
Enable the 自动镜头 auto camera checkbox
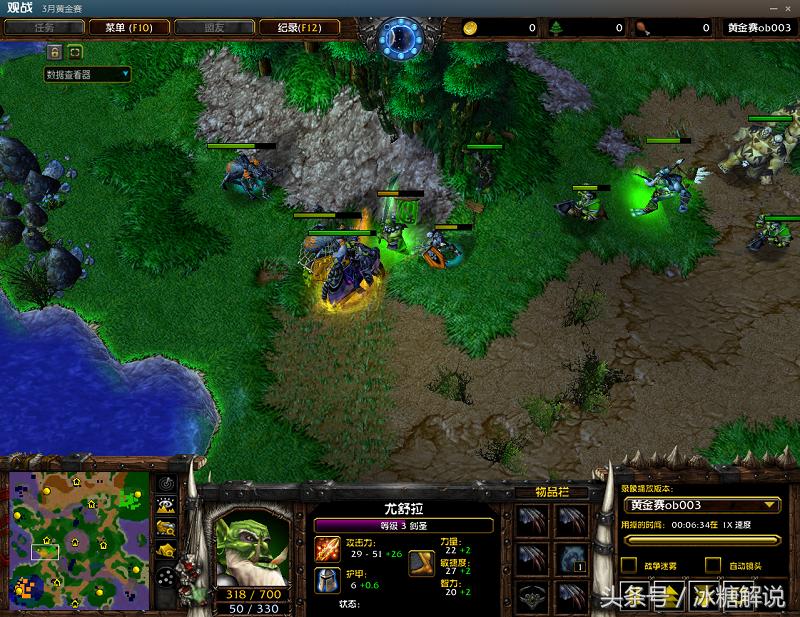[x=712, y=566]
